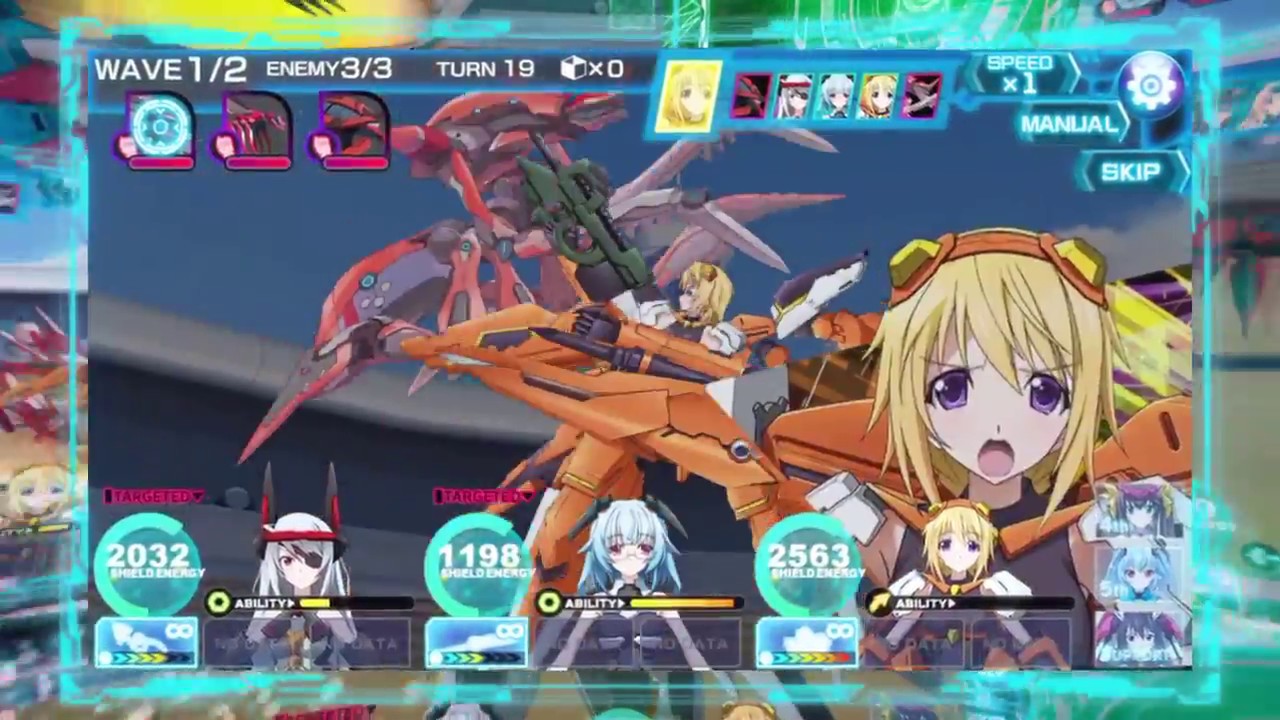Toggle battle speed from x1 to x2
This screenshot has height=720, width=1280.
[x=1019, y=73]
